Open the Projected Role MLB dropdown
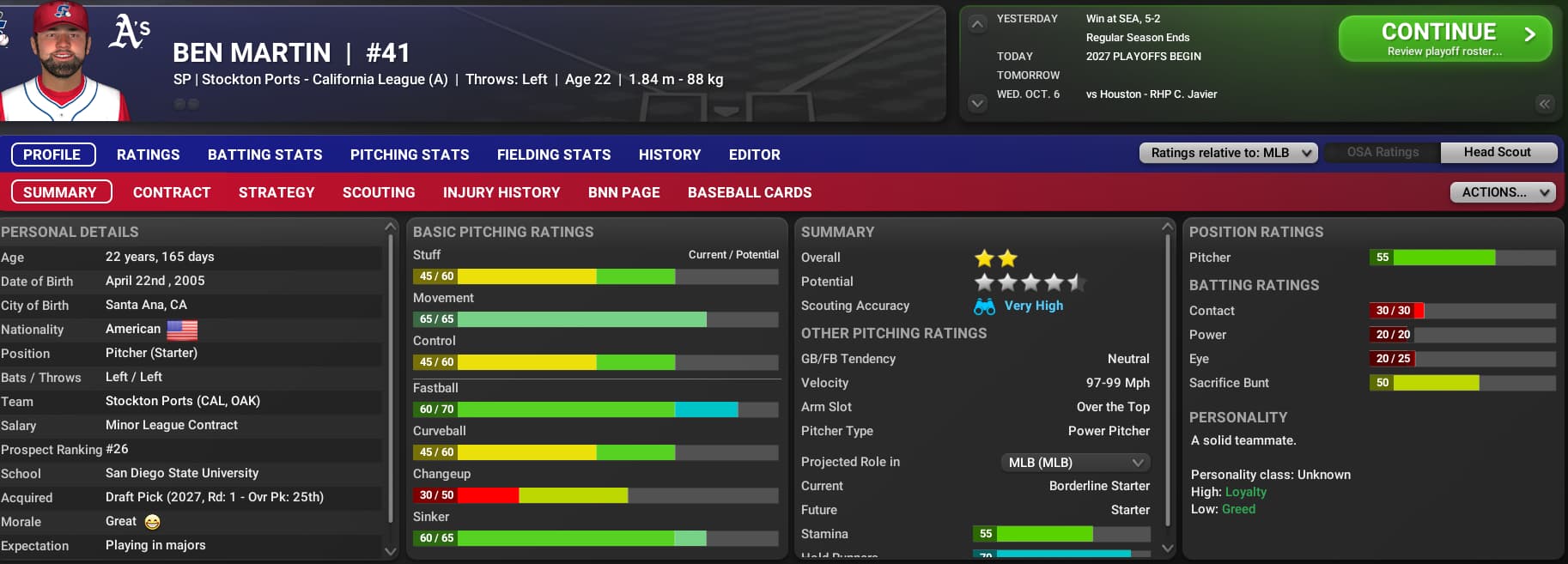Screen dimensions: 1568x564 [x=1075, y=463]
